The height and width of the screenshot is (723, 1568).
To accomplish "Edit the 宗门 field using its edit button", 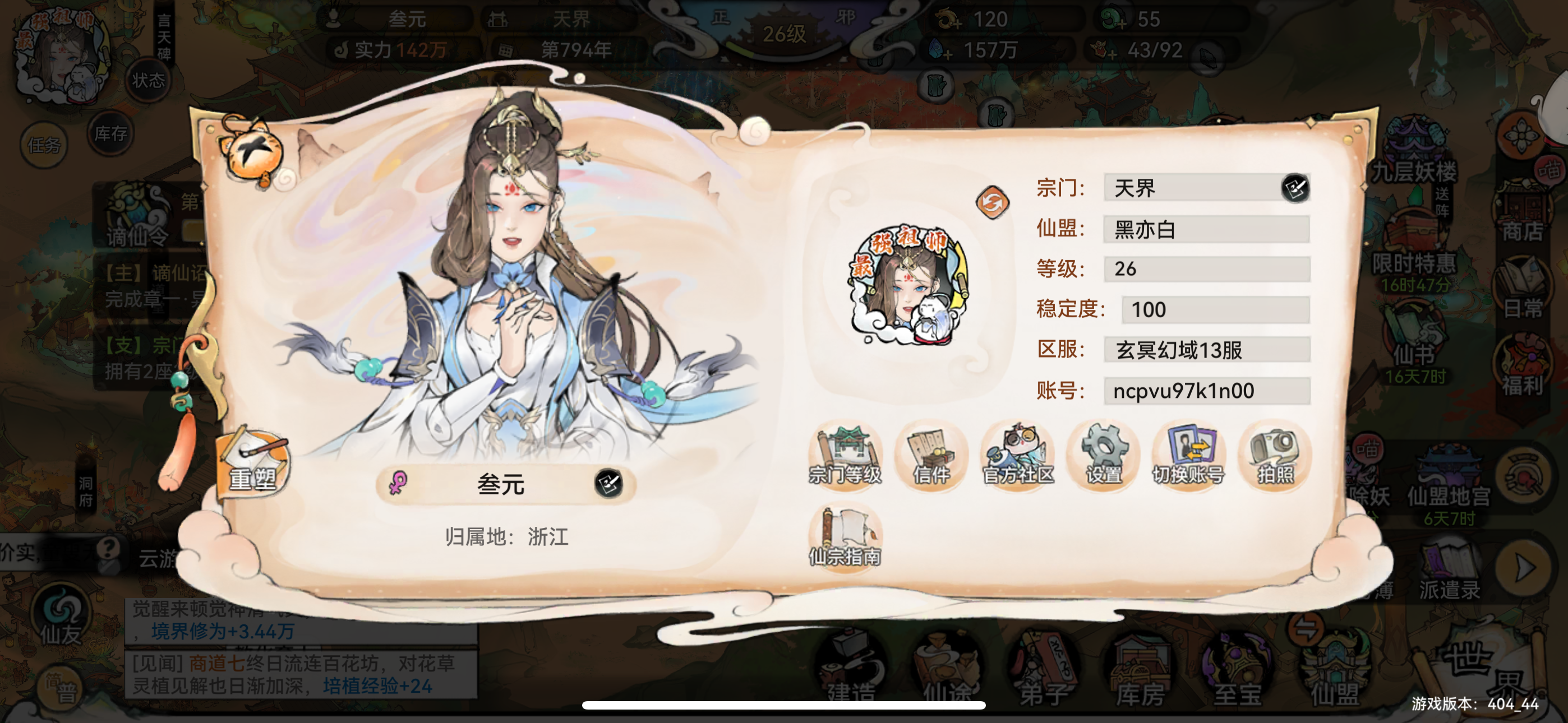I will point(1297,189).
